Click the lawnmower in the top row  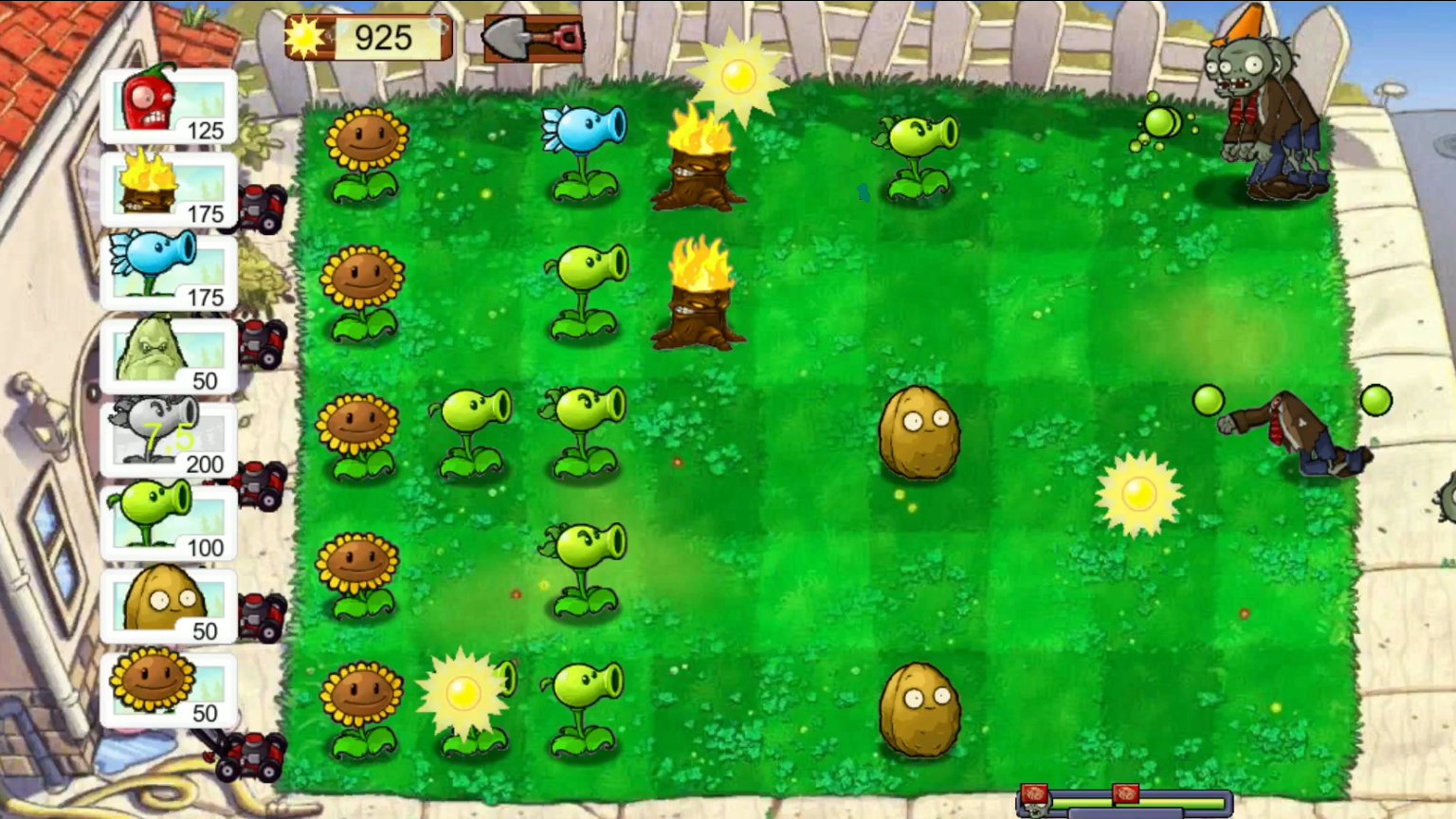click(260, 207)
